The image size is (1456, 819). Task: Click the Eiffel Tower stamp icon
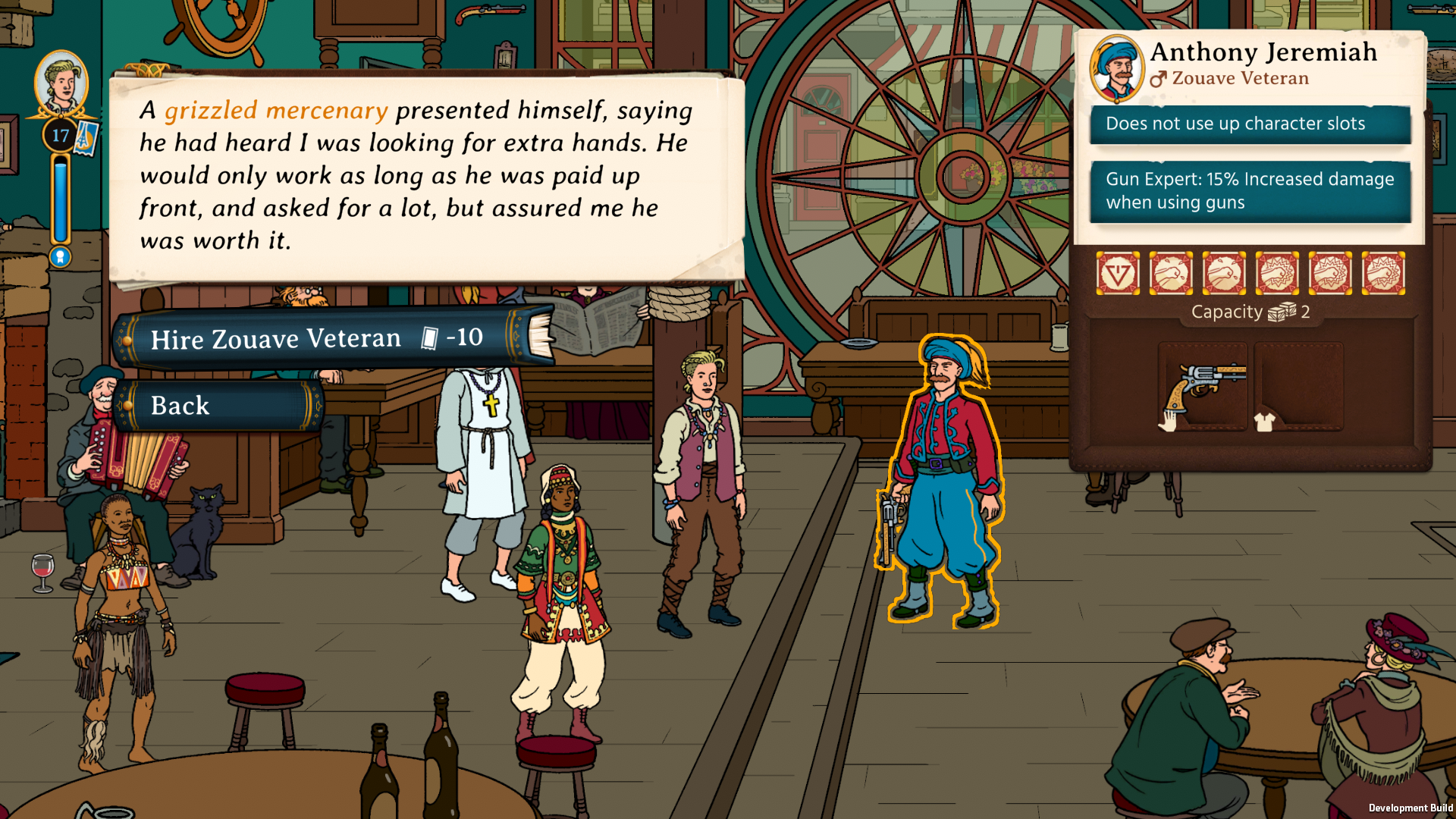tap(85, 137)
